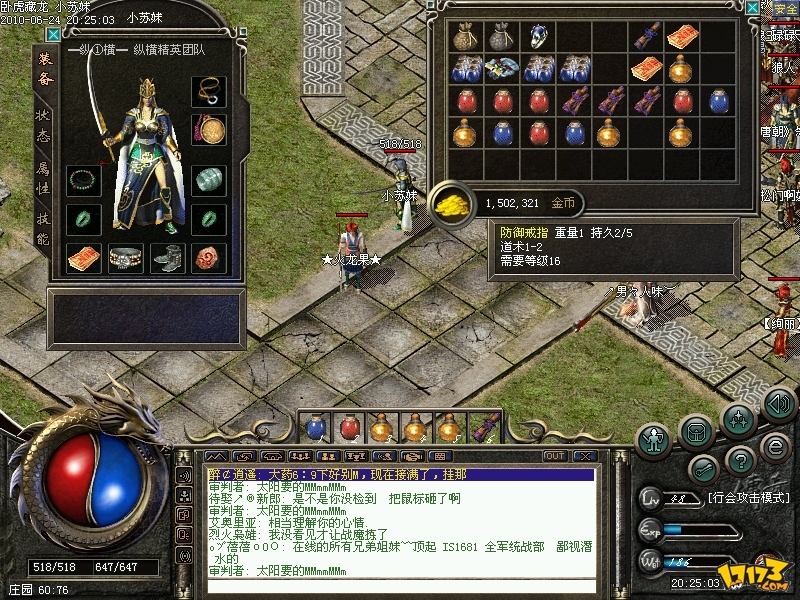Close the character equipment panel
The image size is (800, 600).
coord(52,34)
